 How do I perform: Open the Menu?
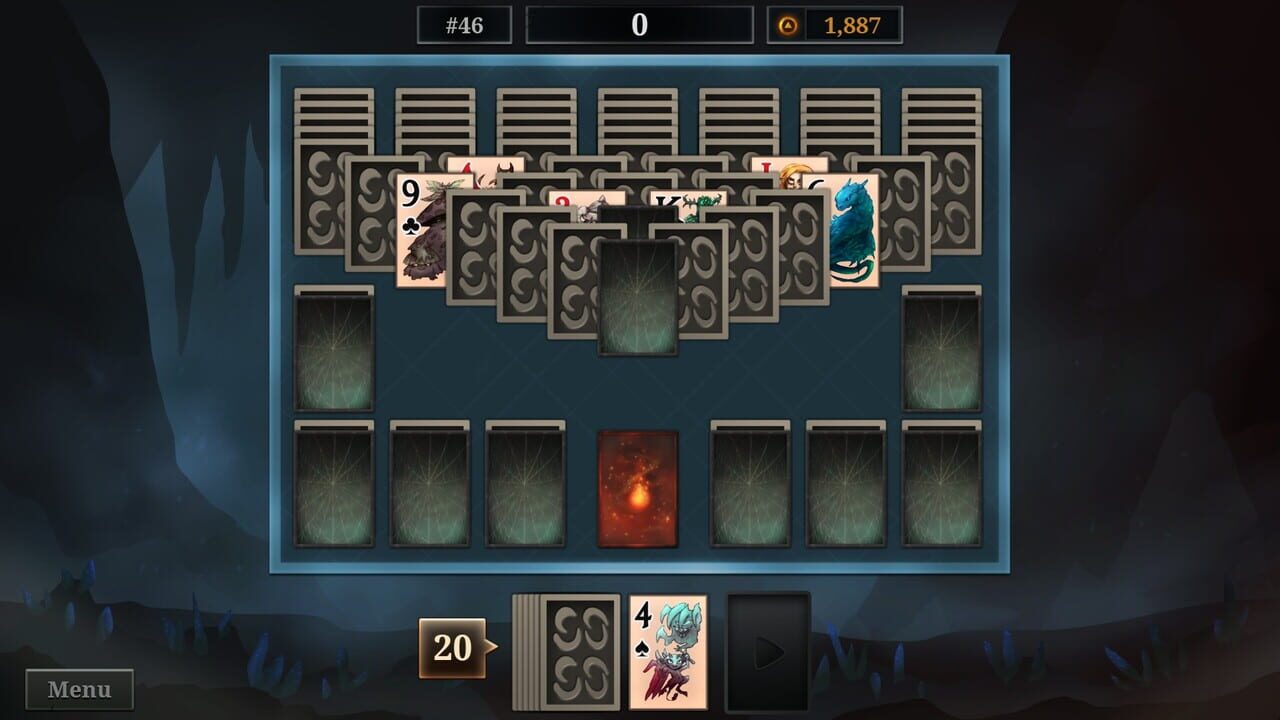78,687
